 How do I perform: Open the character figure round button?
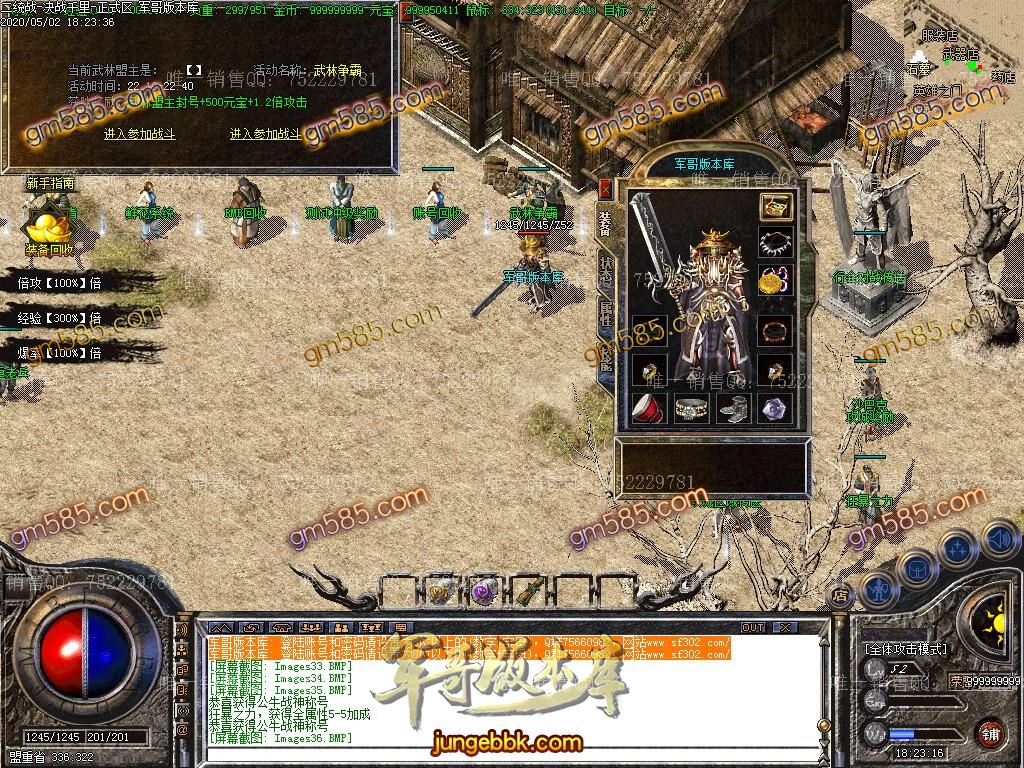(x=879, y=590)
